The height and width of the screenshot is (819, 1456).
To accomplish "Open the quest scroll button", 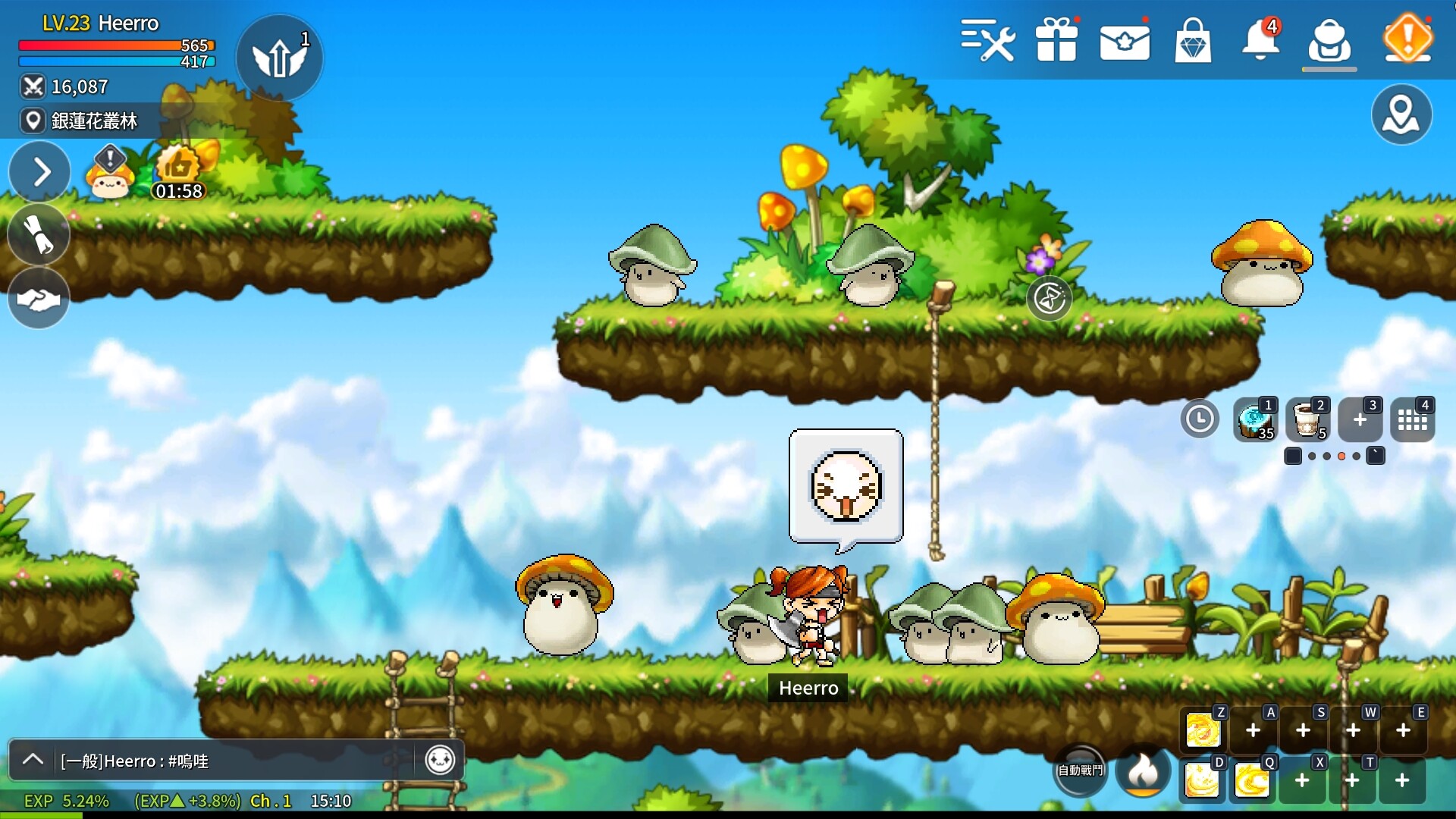I will 39,235.
